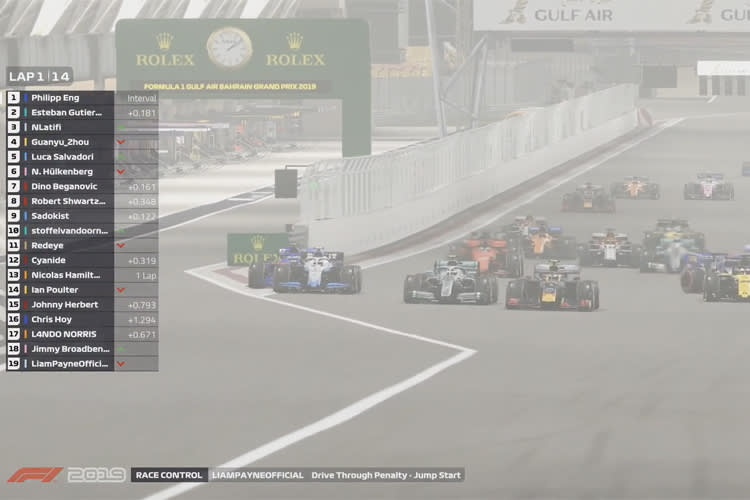Choose Johnny Herbert in the leaderboard
750x500 pixels.
(80, 305)
